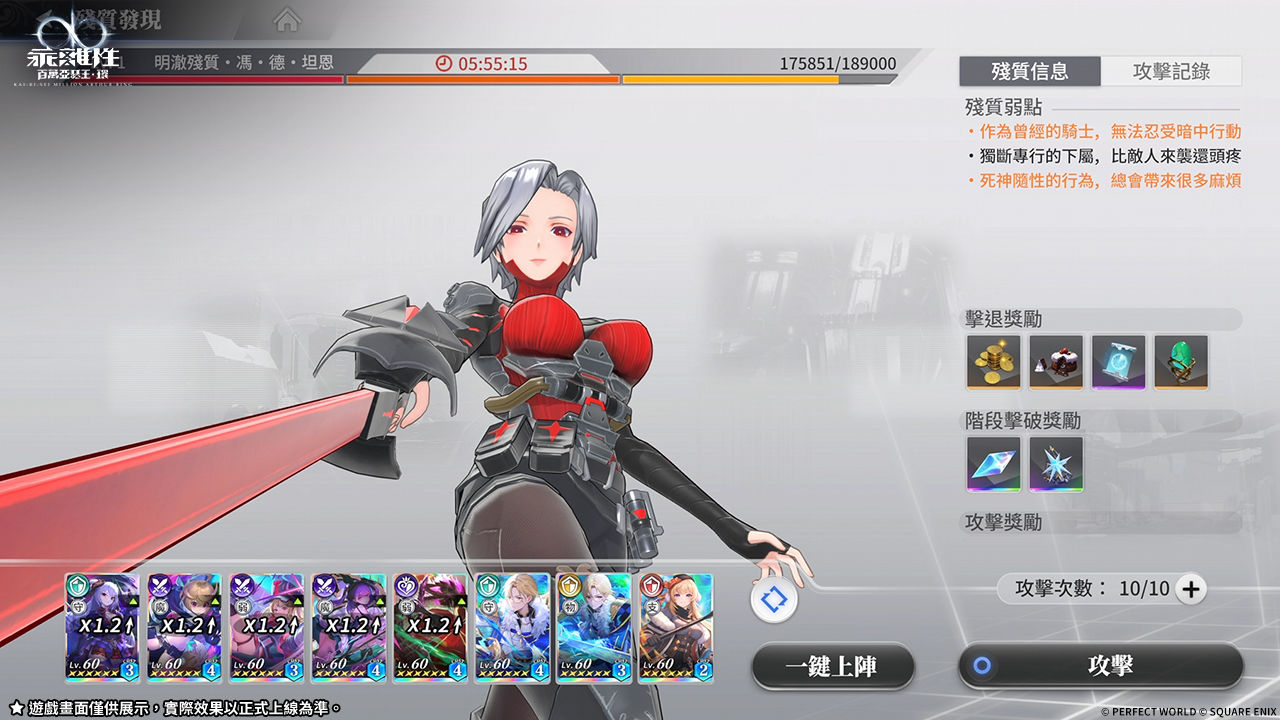Auto-deploy team with 一鍵上陣 button
Viewport: 1280px width, 720px height.
point(833,666)
